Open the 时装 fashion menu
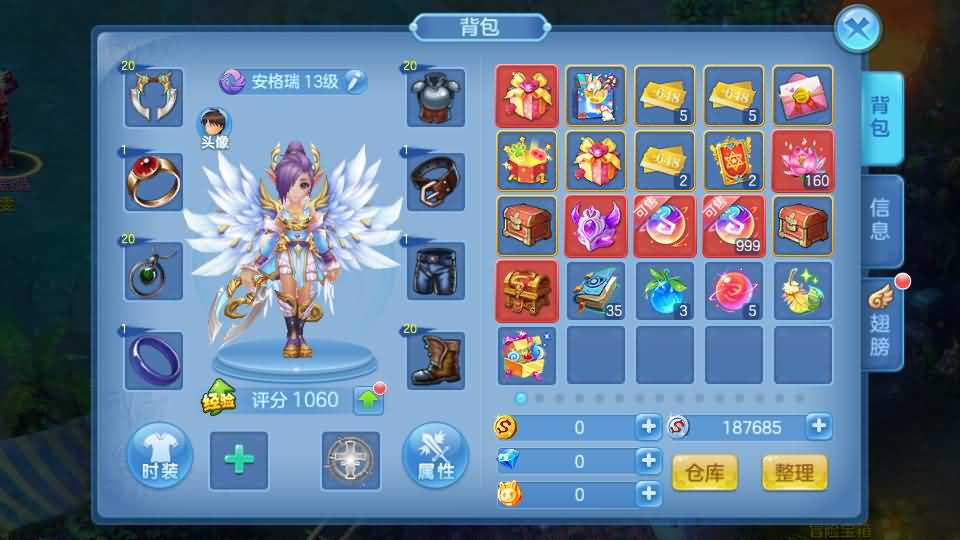960x540 pixels. click(158, 458)
